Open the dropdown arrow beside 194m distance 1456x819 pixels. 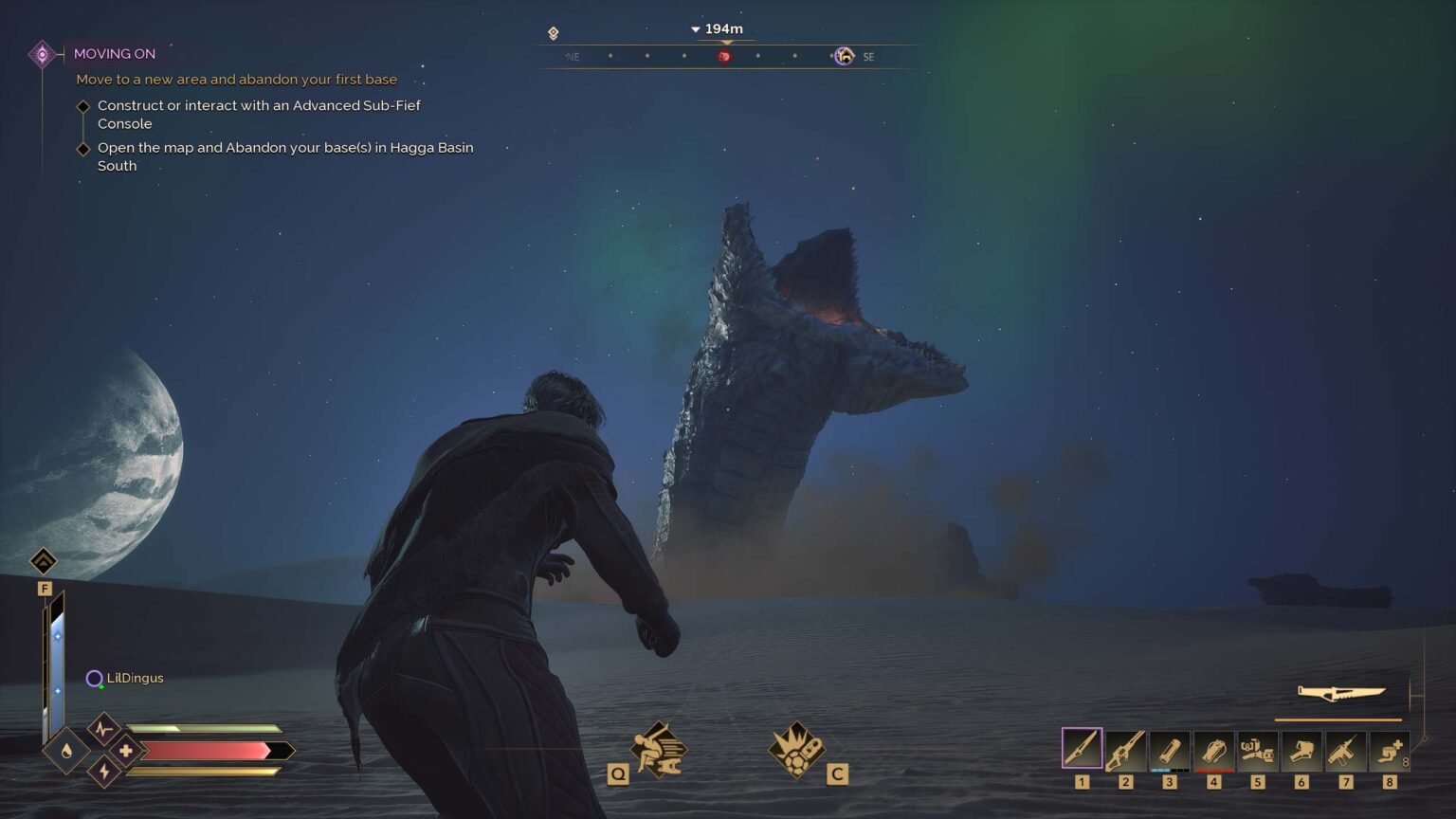(695, 29)
